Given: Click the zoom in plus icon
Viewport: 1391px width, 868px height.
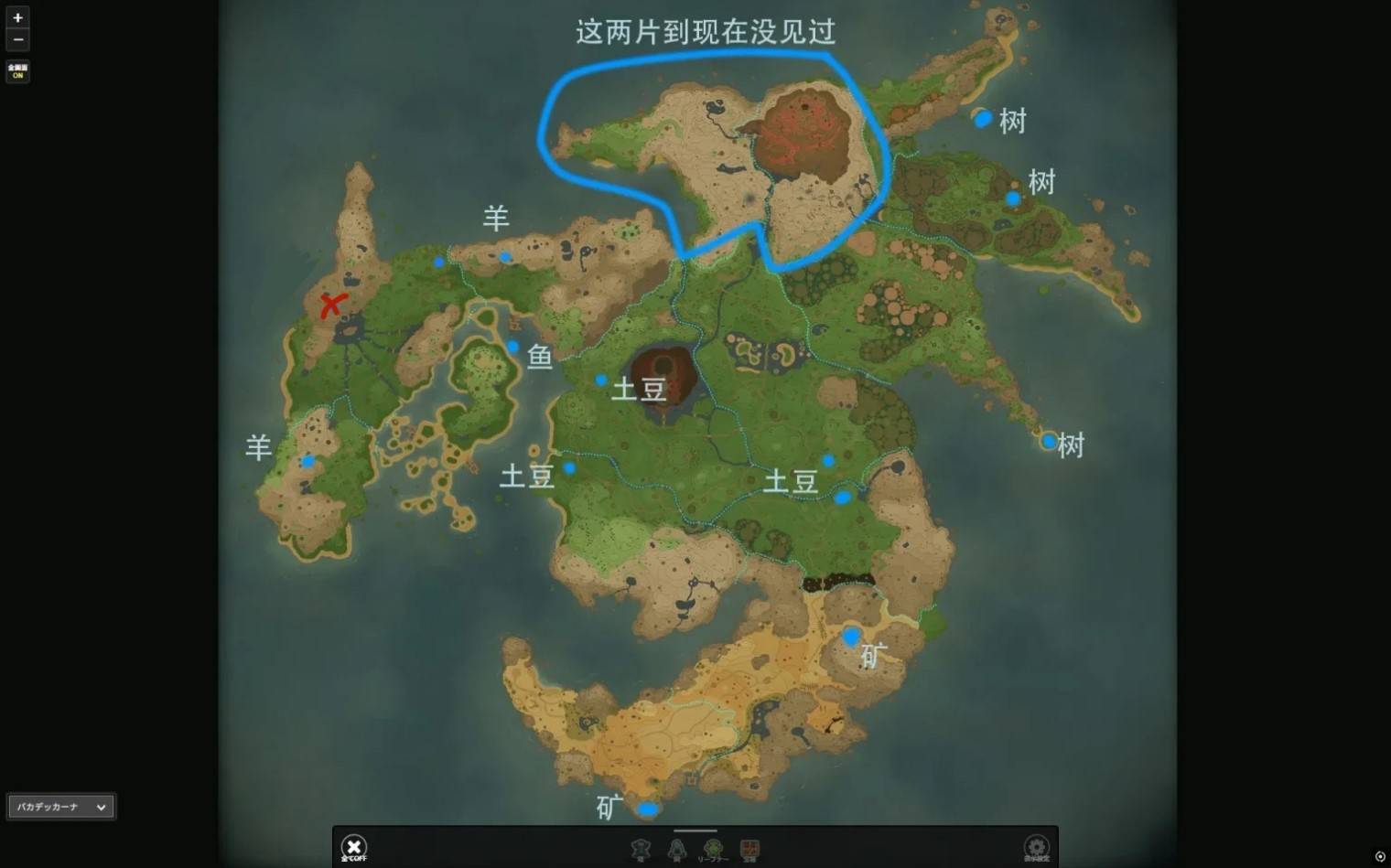Looking at the screenshot, I should [x=17, y=17].
